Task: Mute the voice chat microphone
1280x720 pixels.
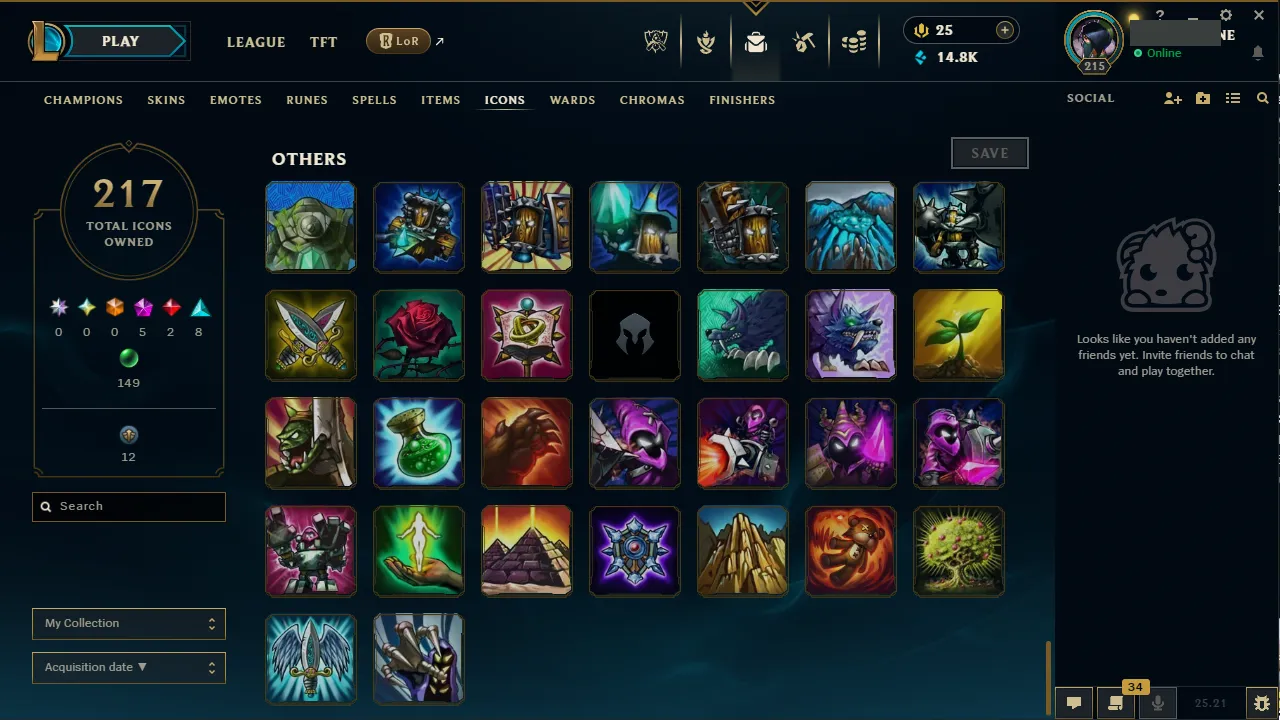Action: pyautogui.click(x=1157, y=703)
